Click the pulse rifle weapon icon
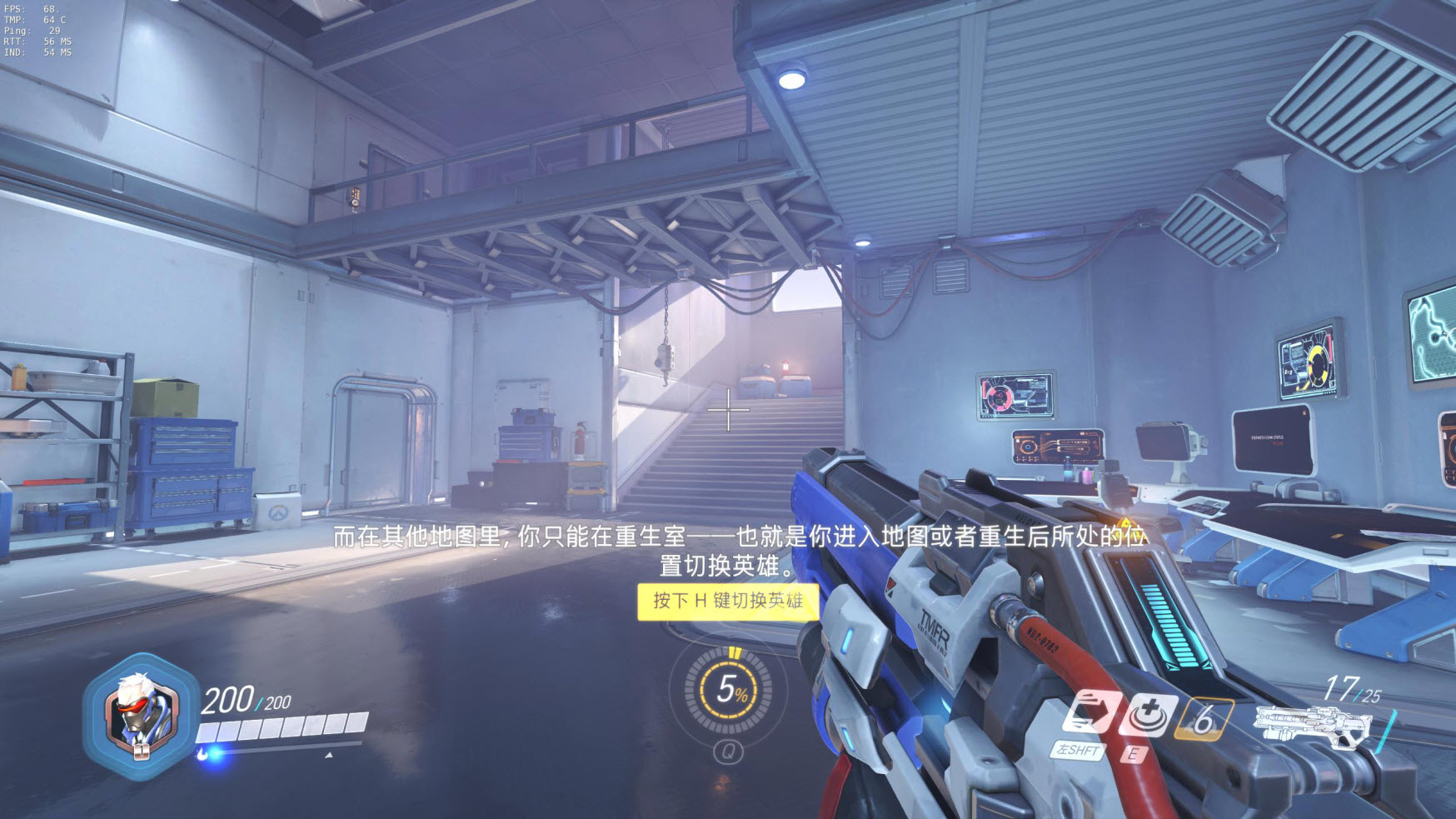The height and width of the screenshot is (819, 1456). [1312, 725]
